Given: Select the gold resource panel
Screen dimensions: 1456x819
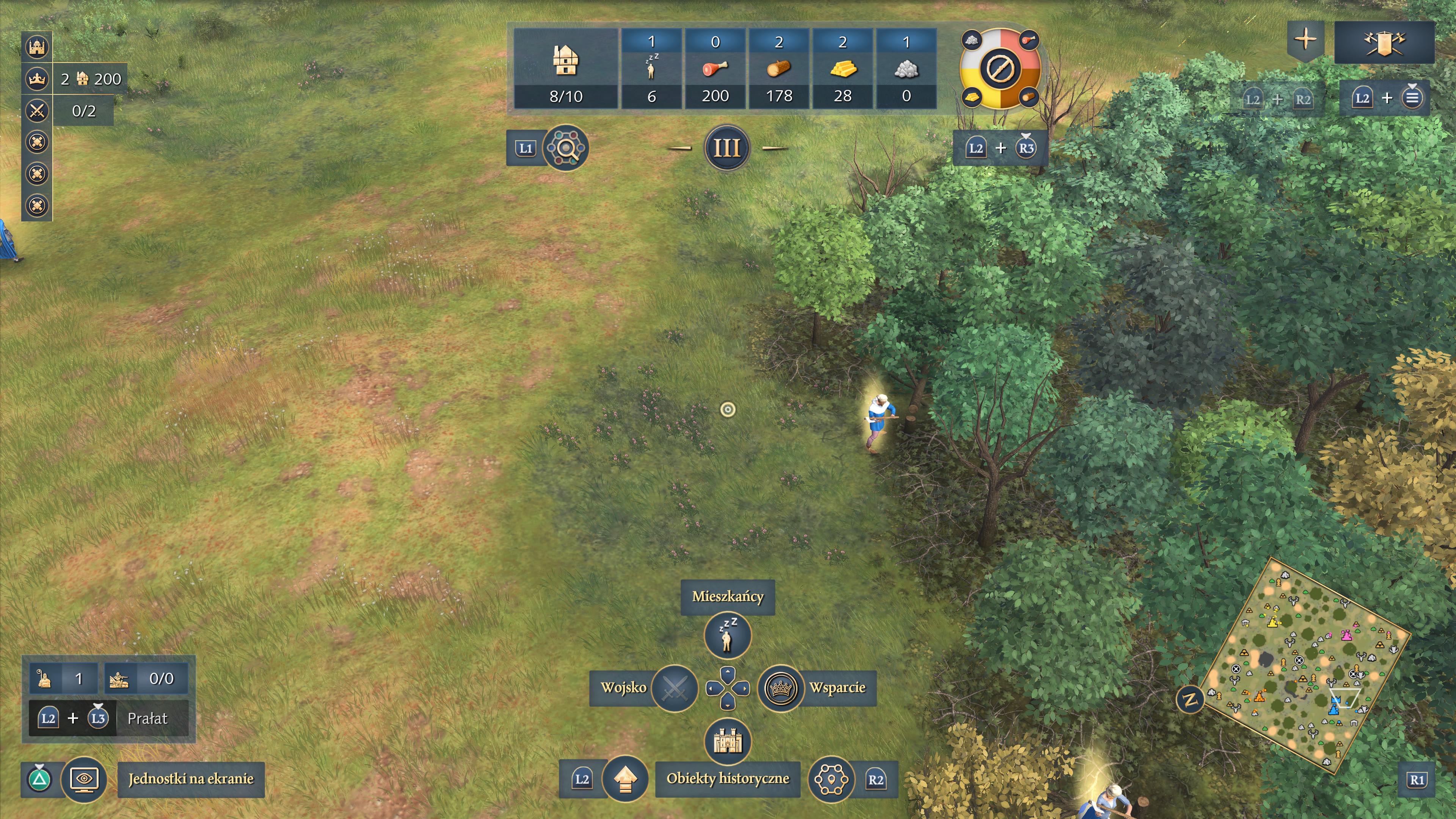Looking at the screenshot, I should [843, 68].
